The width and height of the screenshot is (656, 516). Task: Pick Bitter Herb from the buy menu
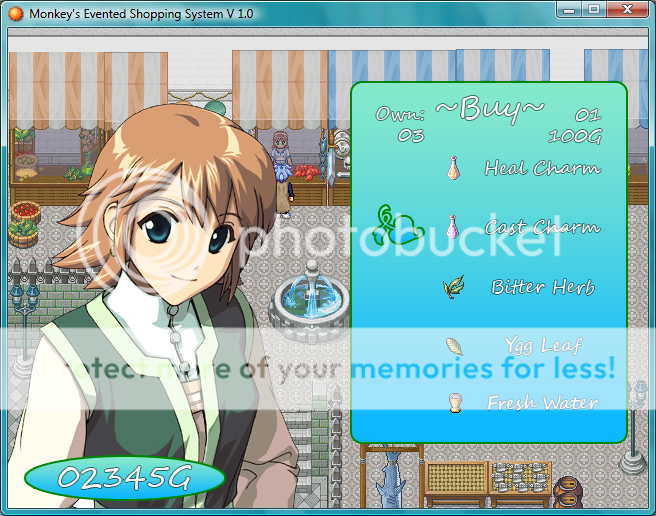click(543, 287)
